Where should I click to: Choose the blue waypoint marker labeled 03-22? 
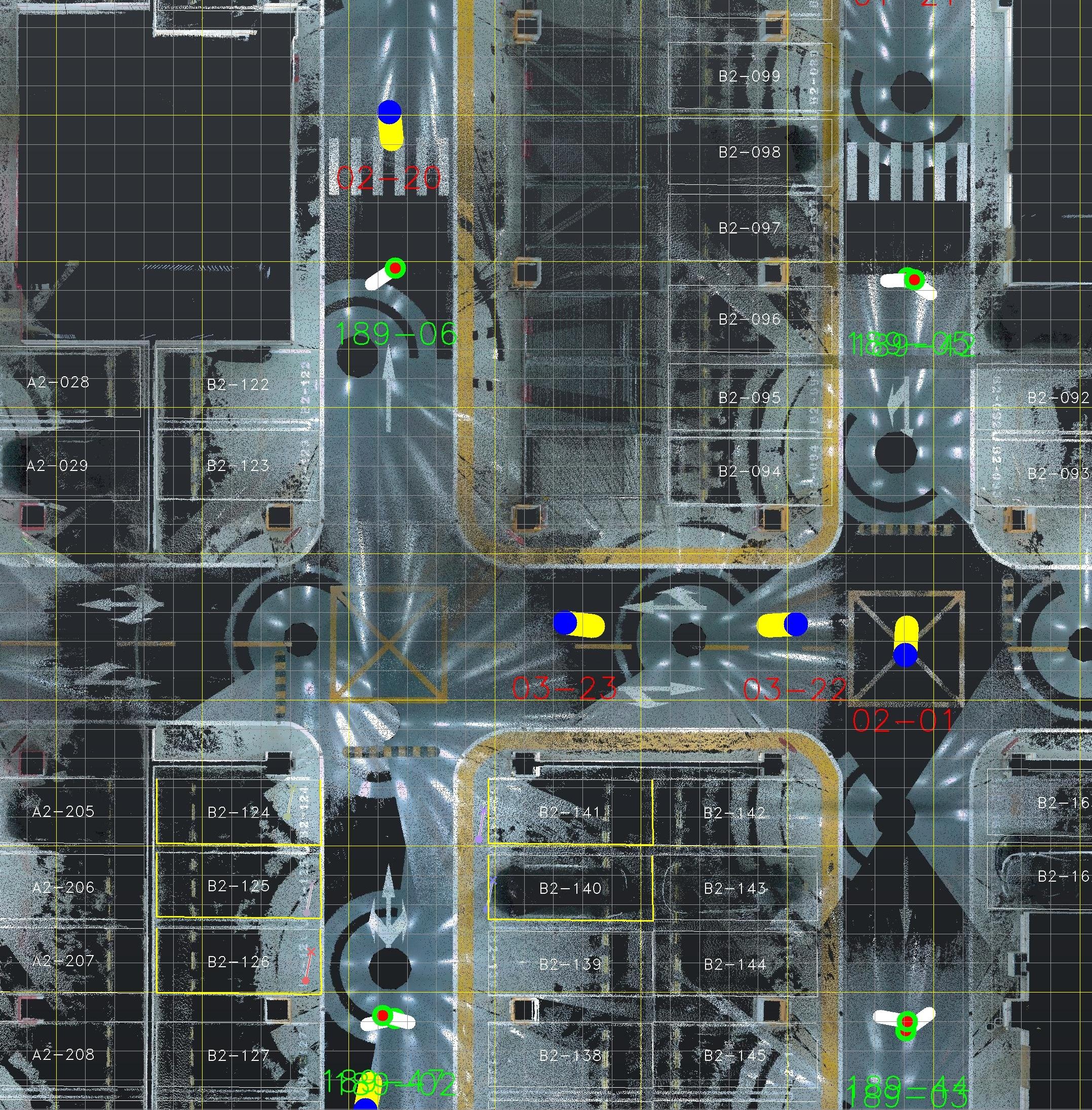pos(796,624)
